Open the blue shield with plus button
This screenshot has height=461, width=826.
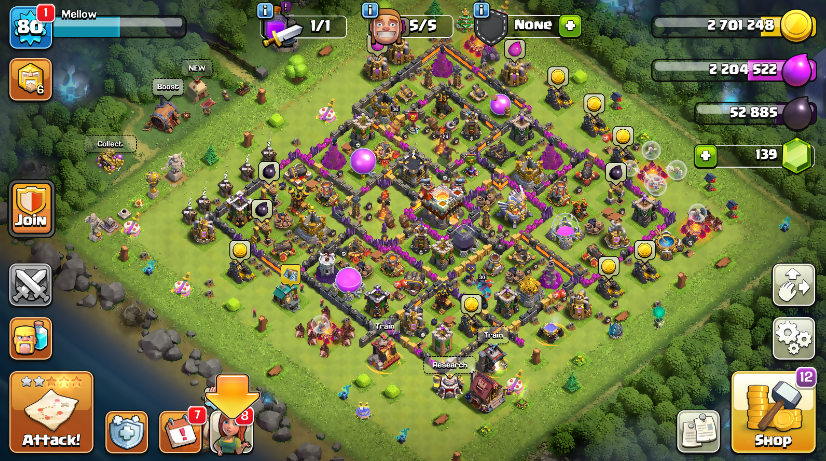(x=126, y=432)
